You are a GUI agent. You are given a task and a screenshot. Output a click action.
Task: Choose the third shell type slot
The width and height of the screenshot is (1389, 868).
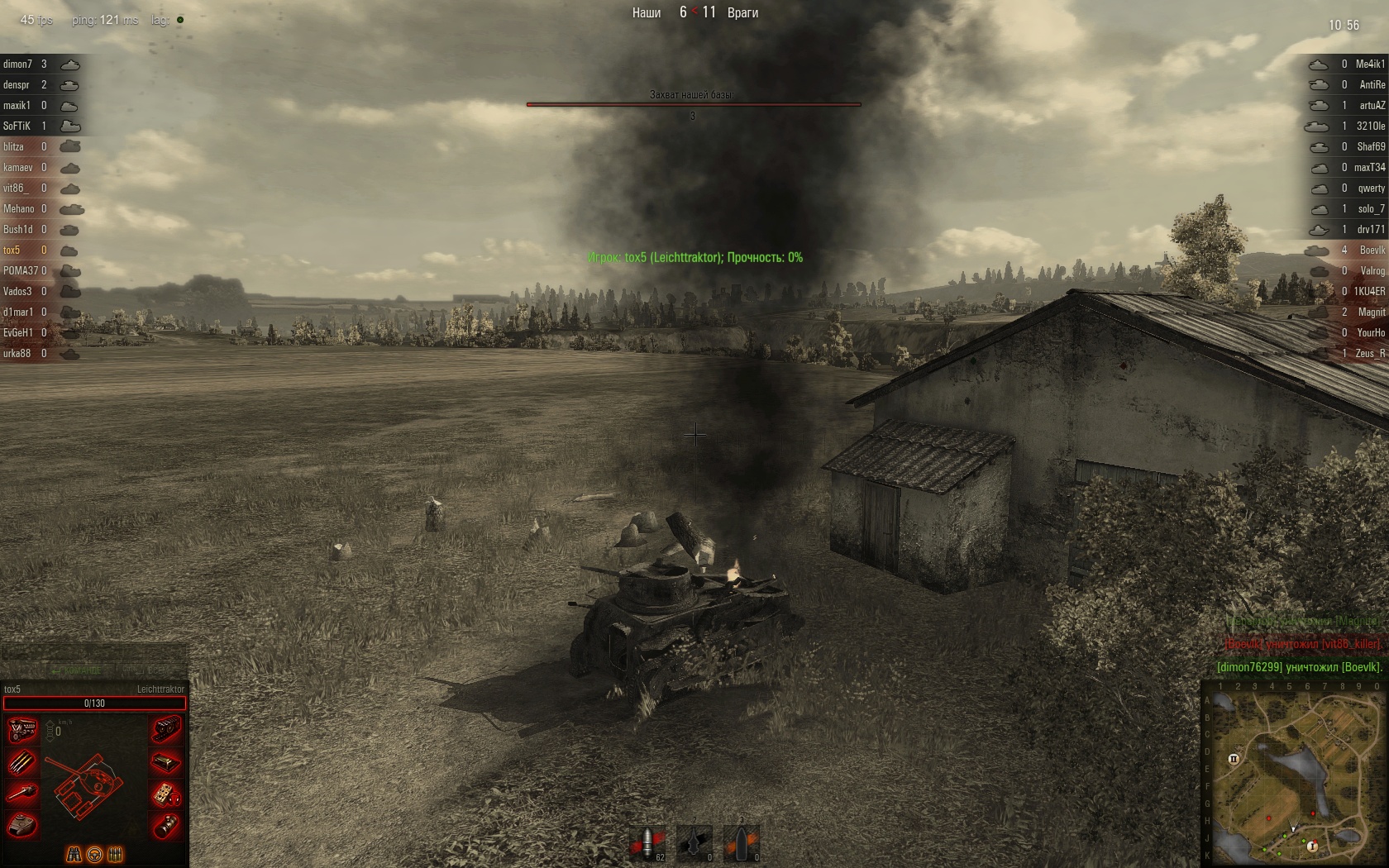(741, 843)
